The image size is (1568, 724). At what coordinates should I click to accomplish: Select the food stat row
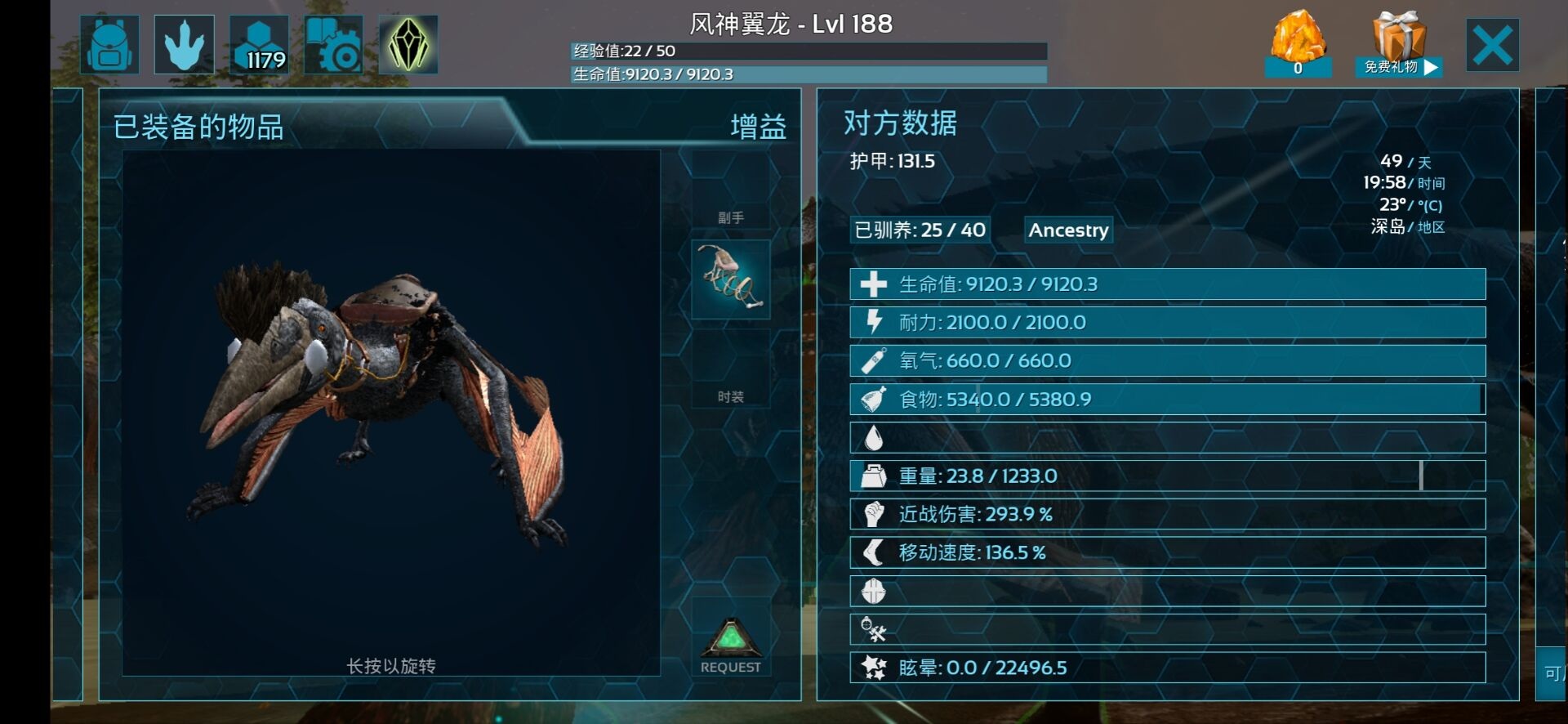(x=1167, y=400)
